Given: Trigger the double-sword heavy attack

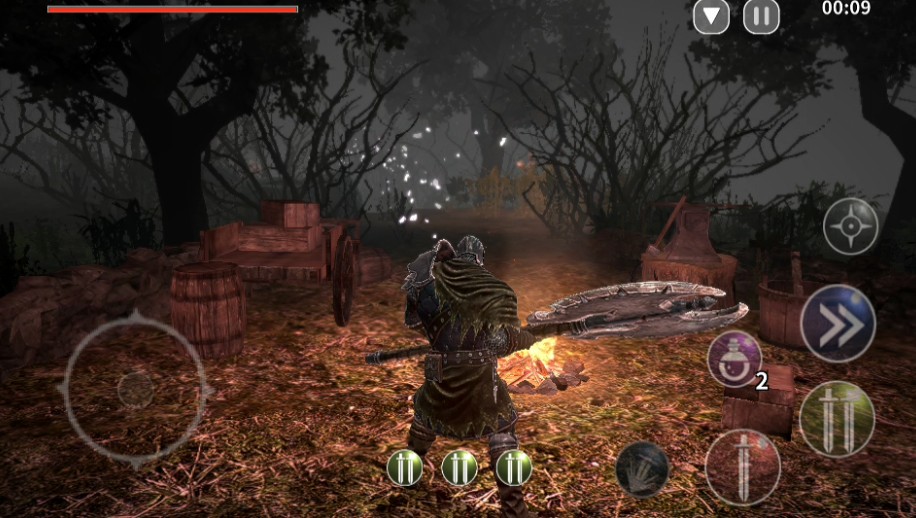Looking at the screenshot, I should 837,418.
